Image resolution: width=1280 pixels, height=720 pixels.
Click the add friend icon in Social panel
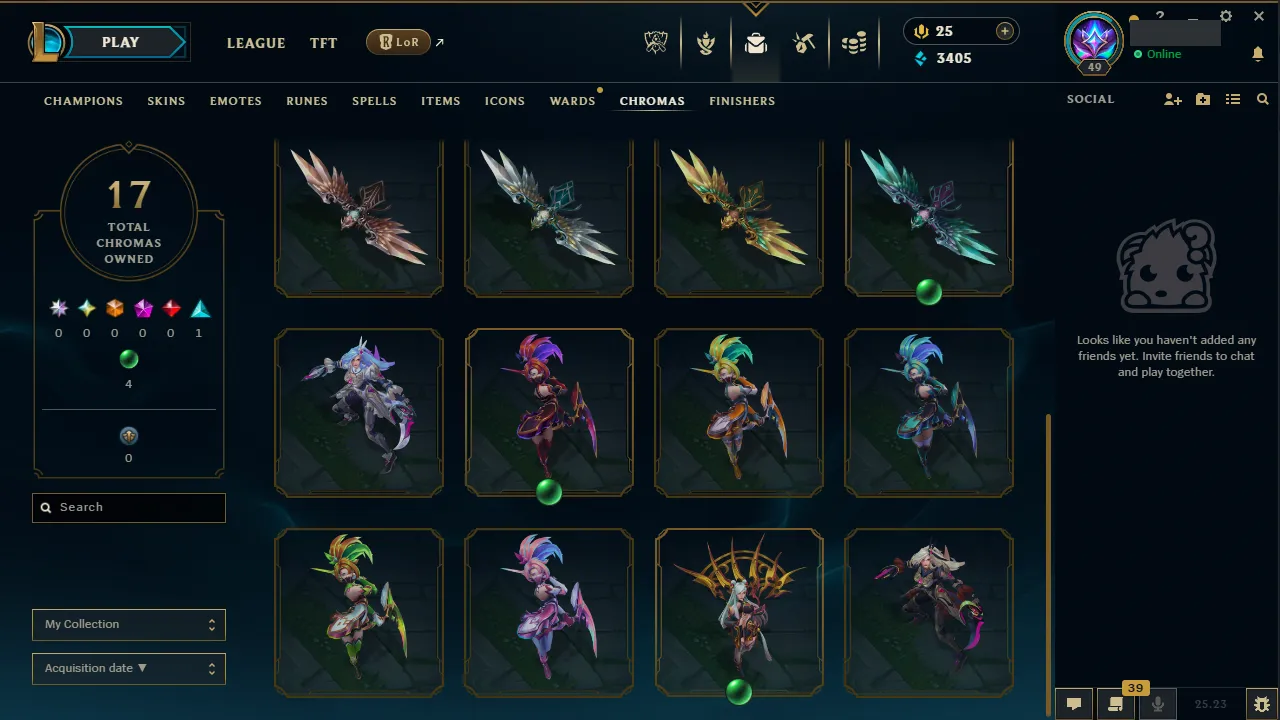1172,99
